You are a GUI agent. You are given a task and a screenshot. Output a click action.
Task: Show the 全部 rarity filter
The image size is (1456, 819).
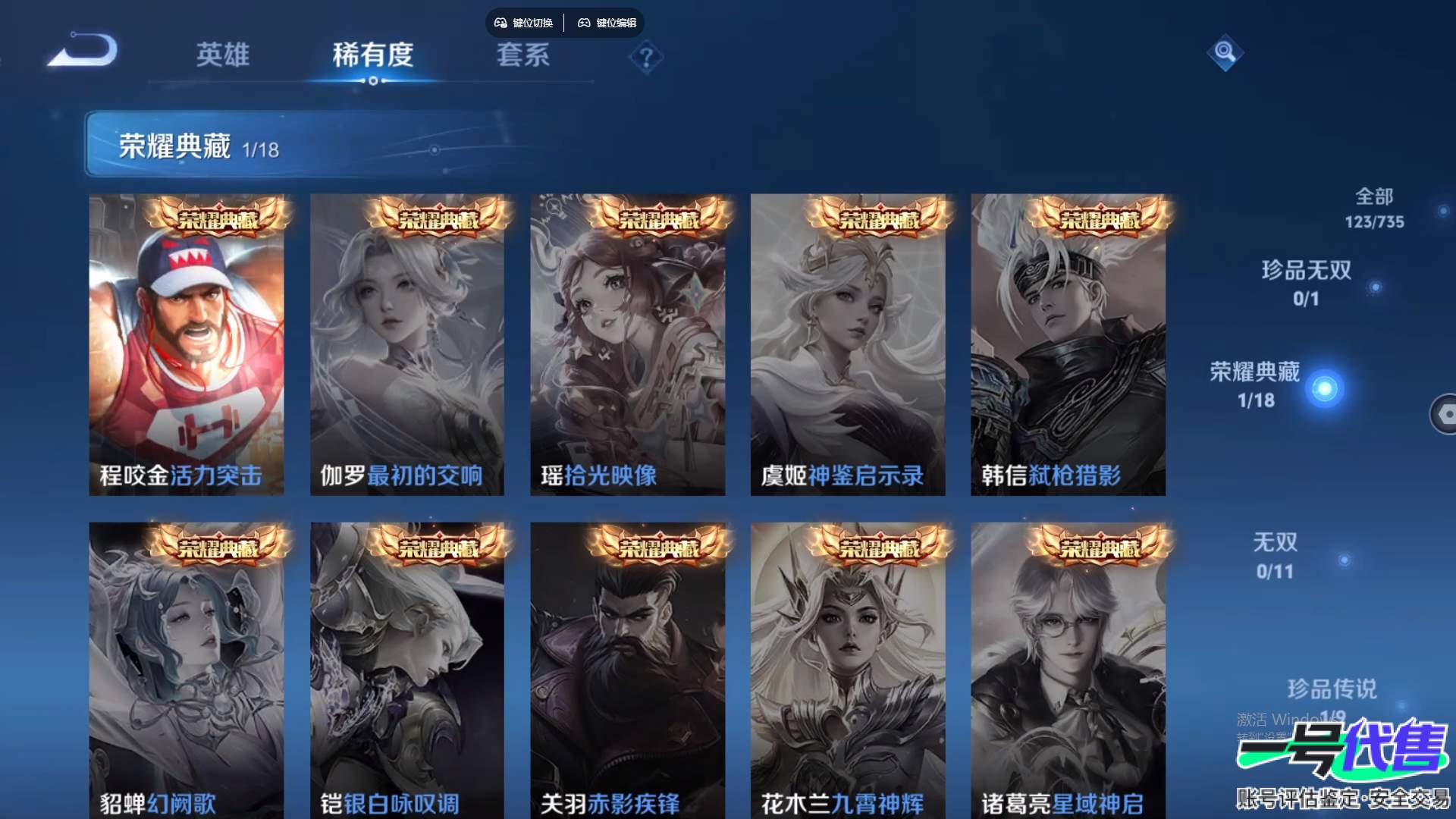[1374, 208]
